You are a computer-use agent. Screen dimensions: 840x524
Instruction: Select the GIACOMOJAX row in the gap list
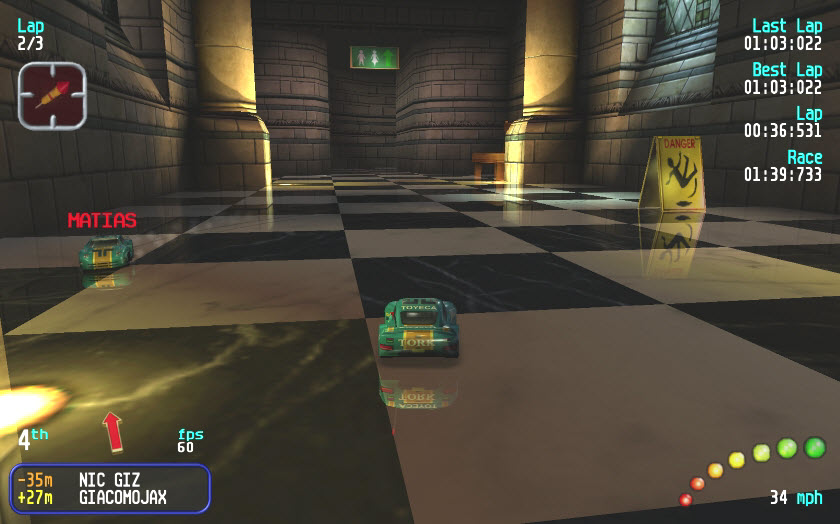pyautogui.click(x=110, y=497)
